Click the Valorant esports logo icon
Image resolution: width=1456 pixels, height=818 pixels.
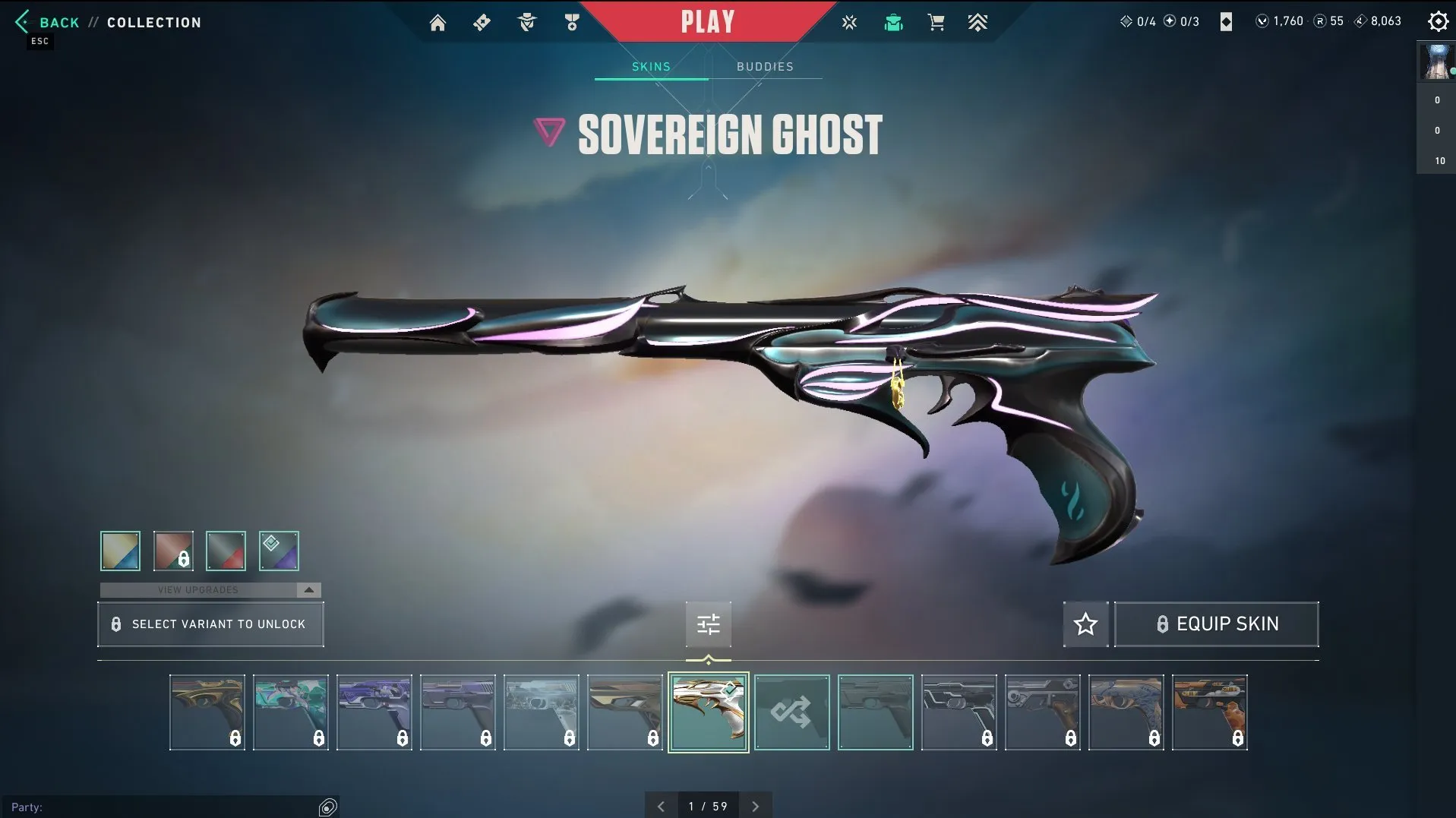point(849,22)
